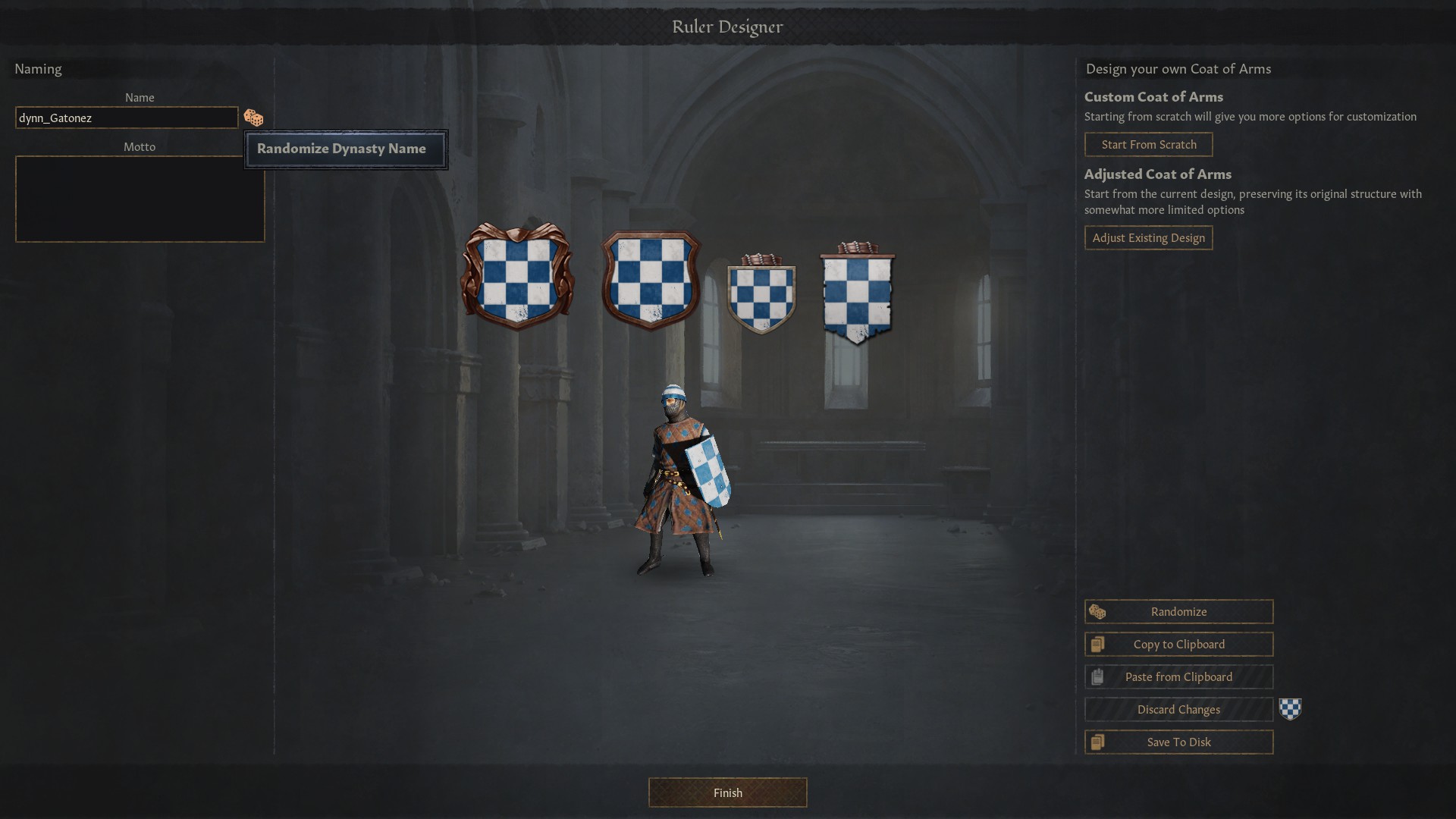Click Randomize to generate a new coat of arms
1456x819 pixels.
[1178, 611]
